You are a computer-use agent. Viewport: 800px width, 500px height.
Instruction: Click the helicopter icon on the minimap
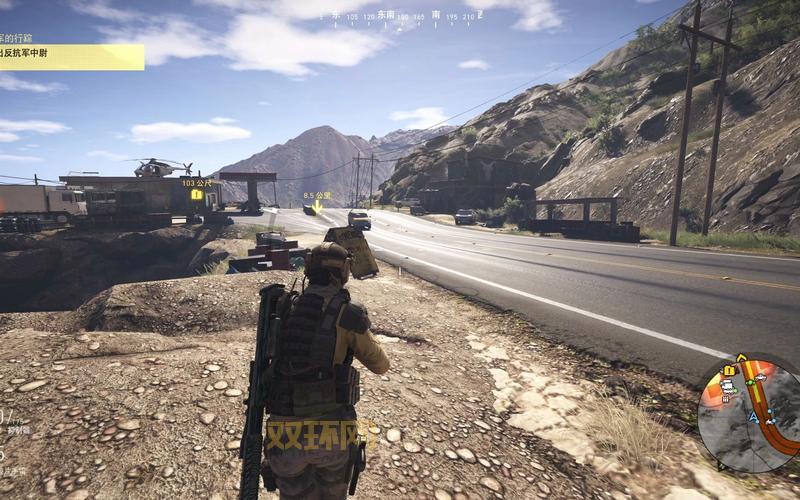click(x=762, y=378)
